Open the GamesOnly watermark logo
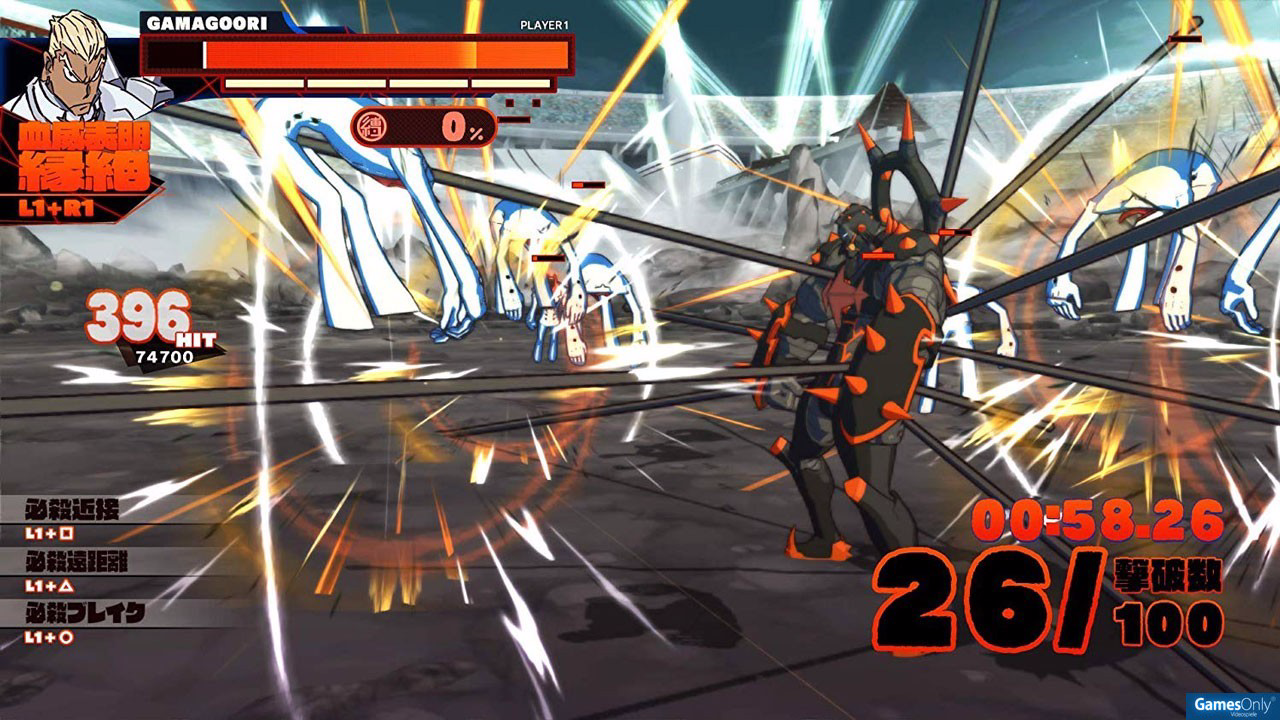The image size is (1280, 720). [1231, 704]
